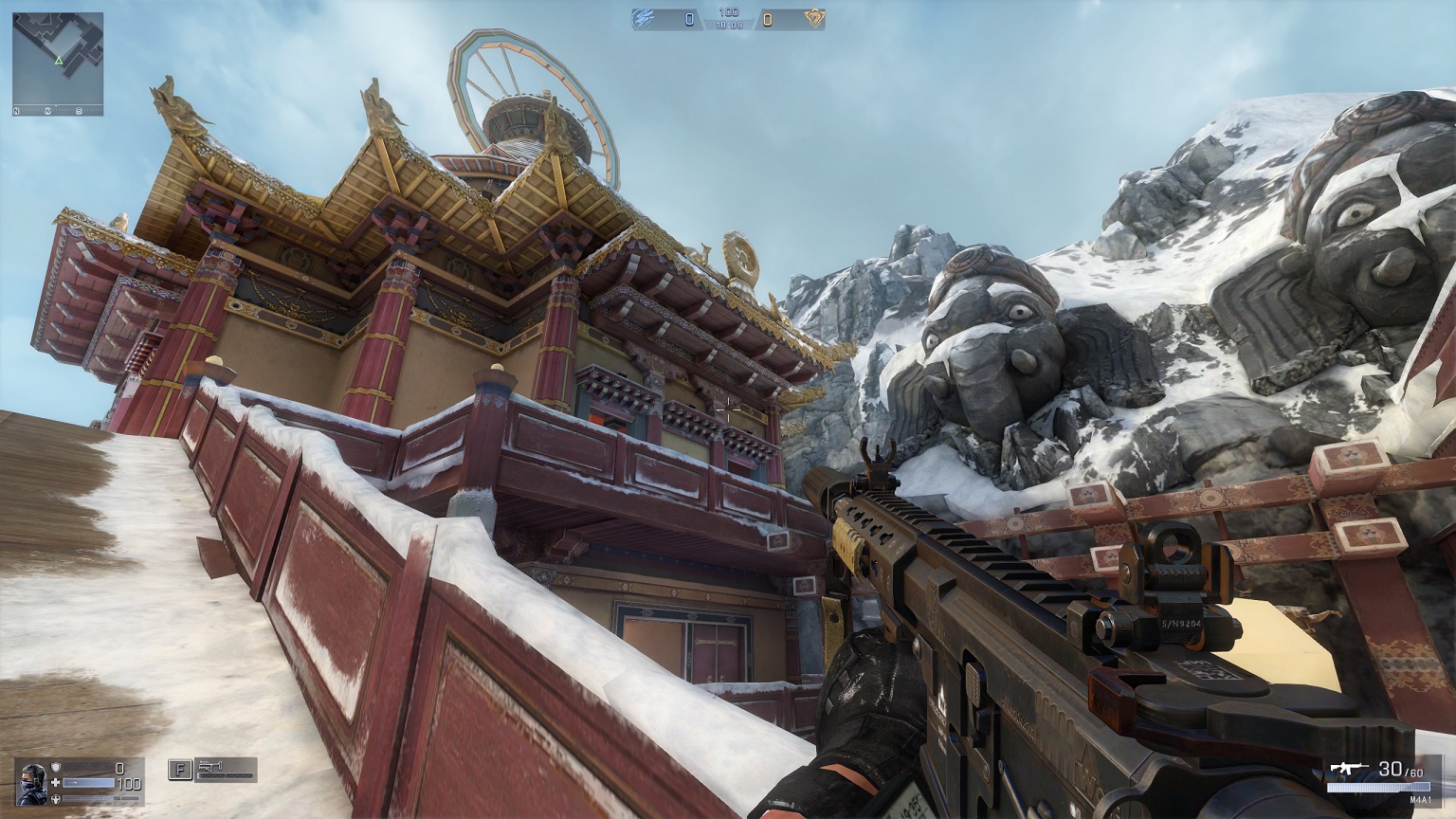The height and width of the screenshot is (819, 1456).
Task: Click the minimap in the corner
Action: [x=58, y=64]
